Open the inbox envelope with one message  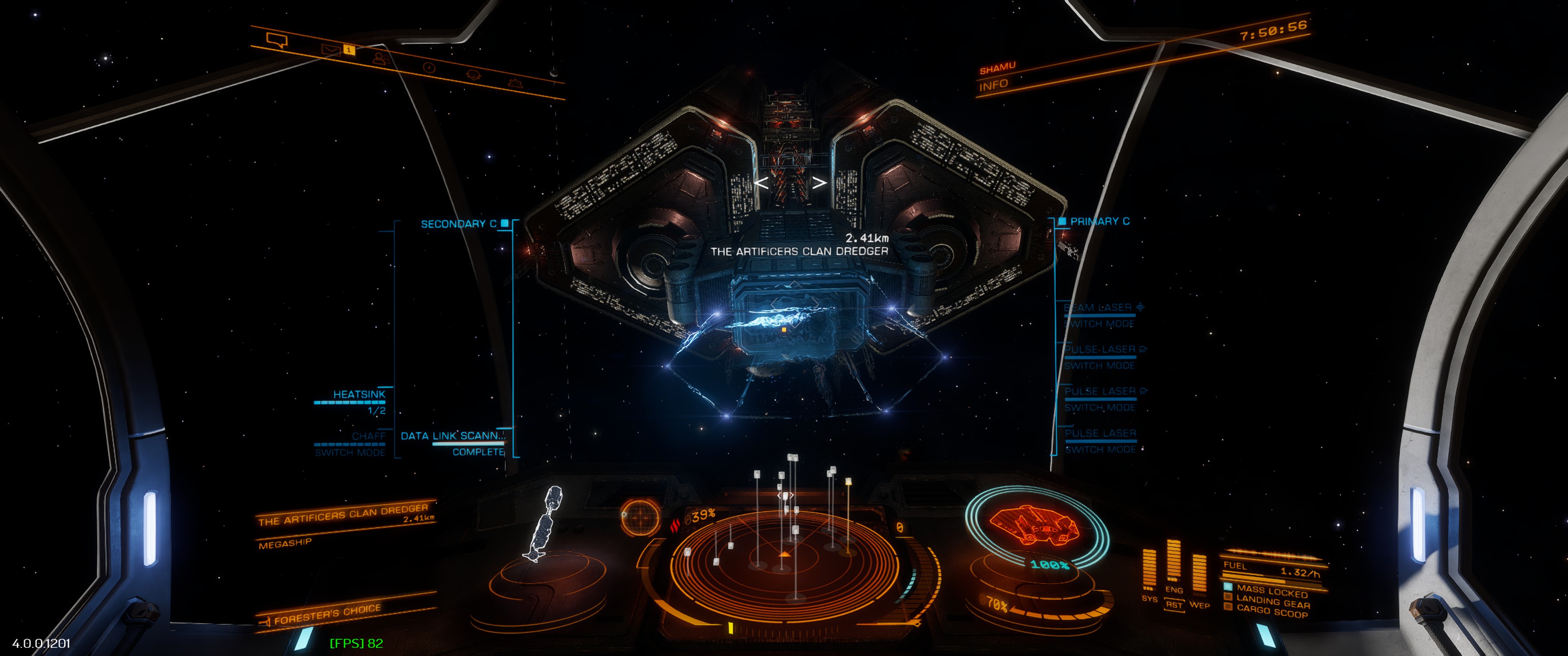tap(330, 50)
